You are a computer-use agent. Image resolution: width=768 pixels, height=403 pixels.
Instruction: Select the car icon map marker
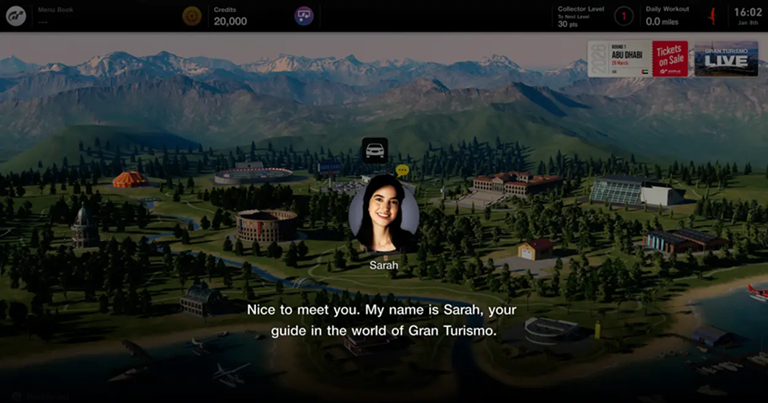click(375, 150)
